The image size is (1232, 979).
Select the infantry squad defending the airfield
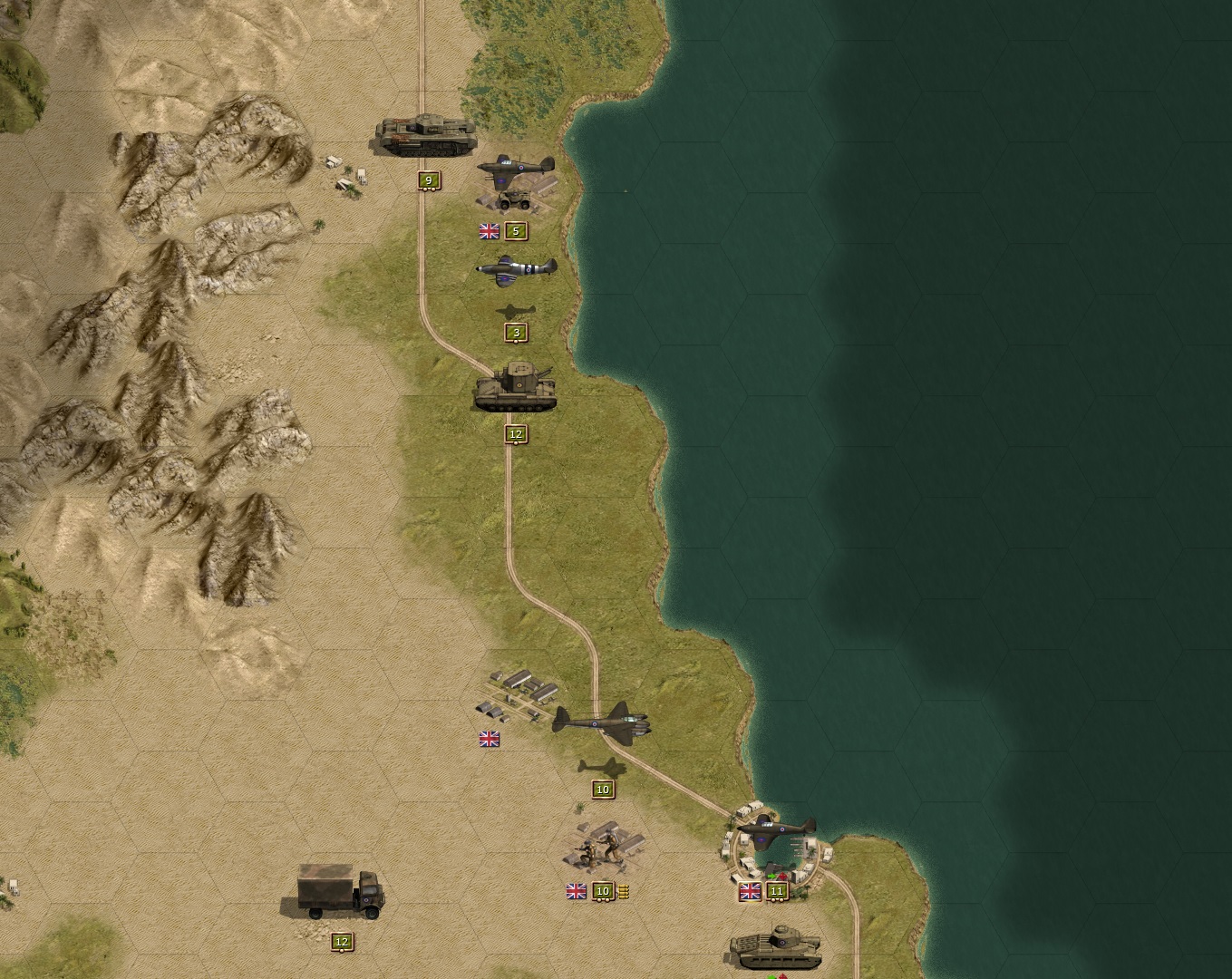click(598, 848)
